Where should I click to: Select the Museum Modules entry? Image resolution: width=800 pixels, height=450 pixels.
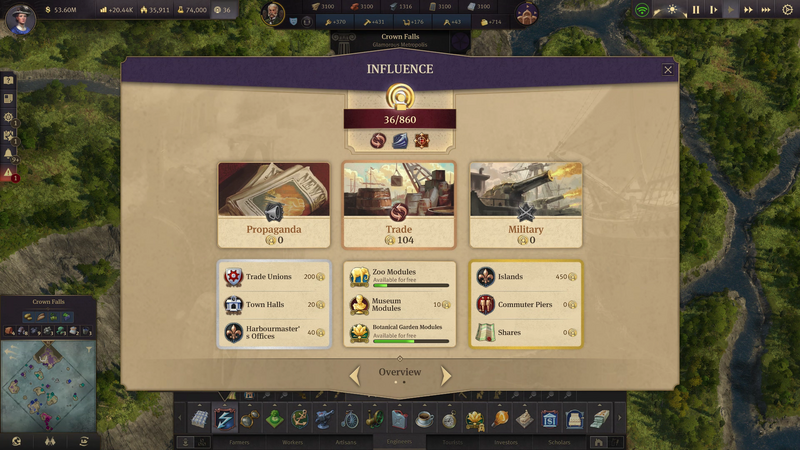[x=399, y=305]
